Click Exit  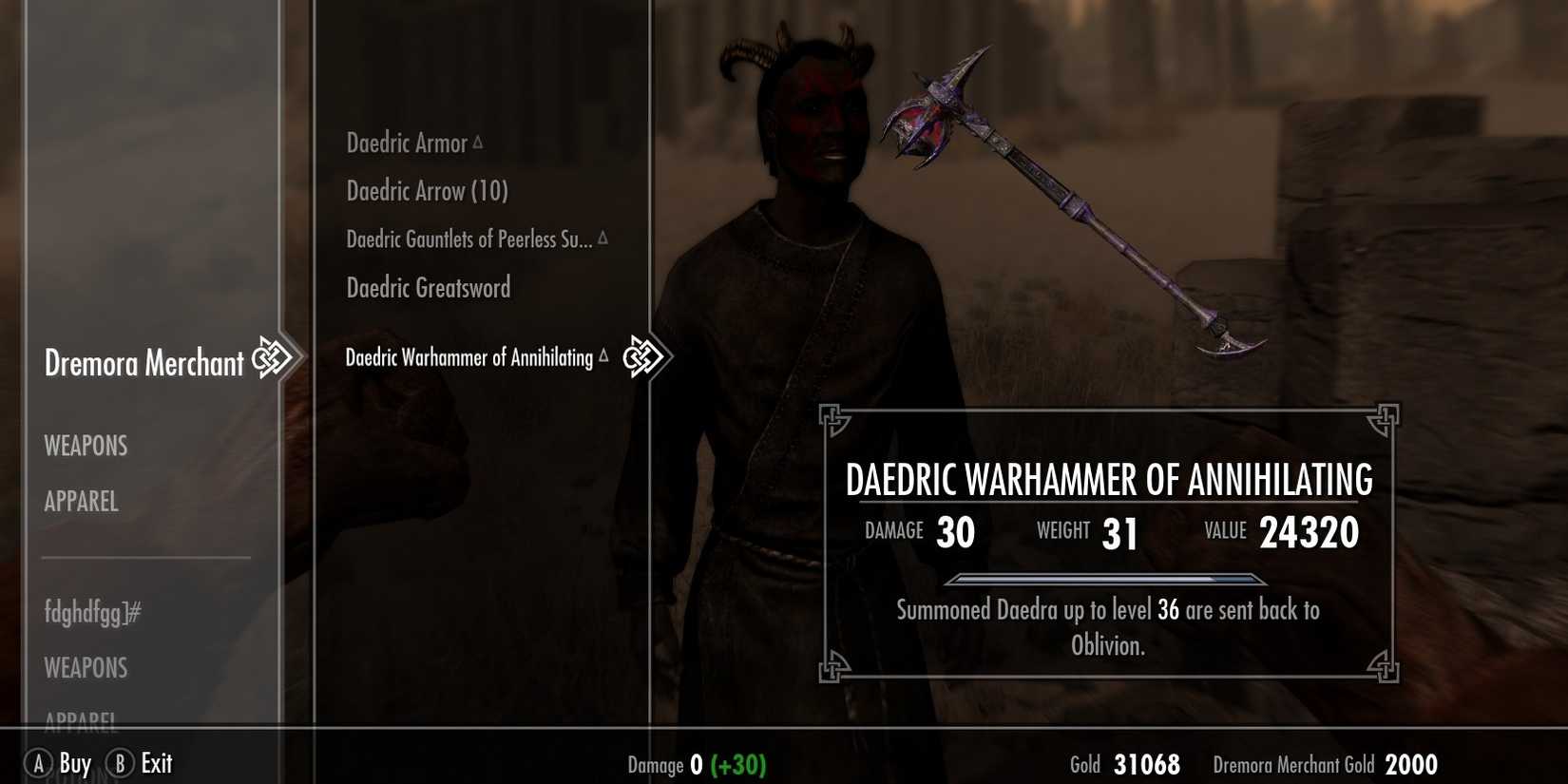click(x=155, y=761)
